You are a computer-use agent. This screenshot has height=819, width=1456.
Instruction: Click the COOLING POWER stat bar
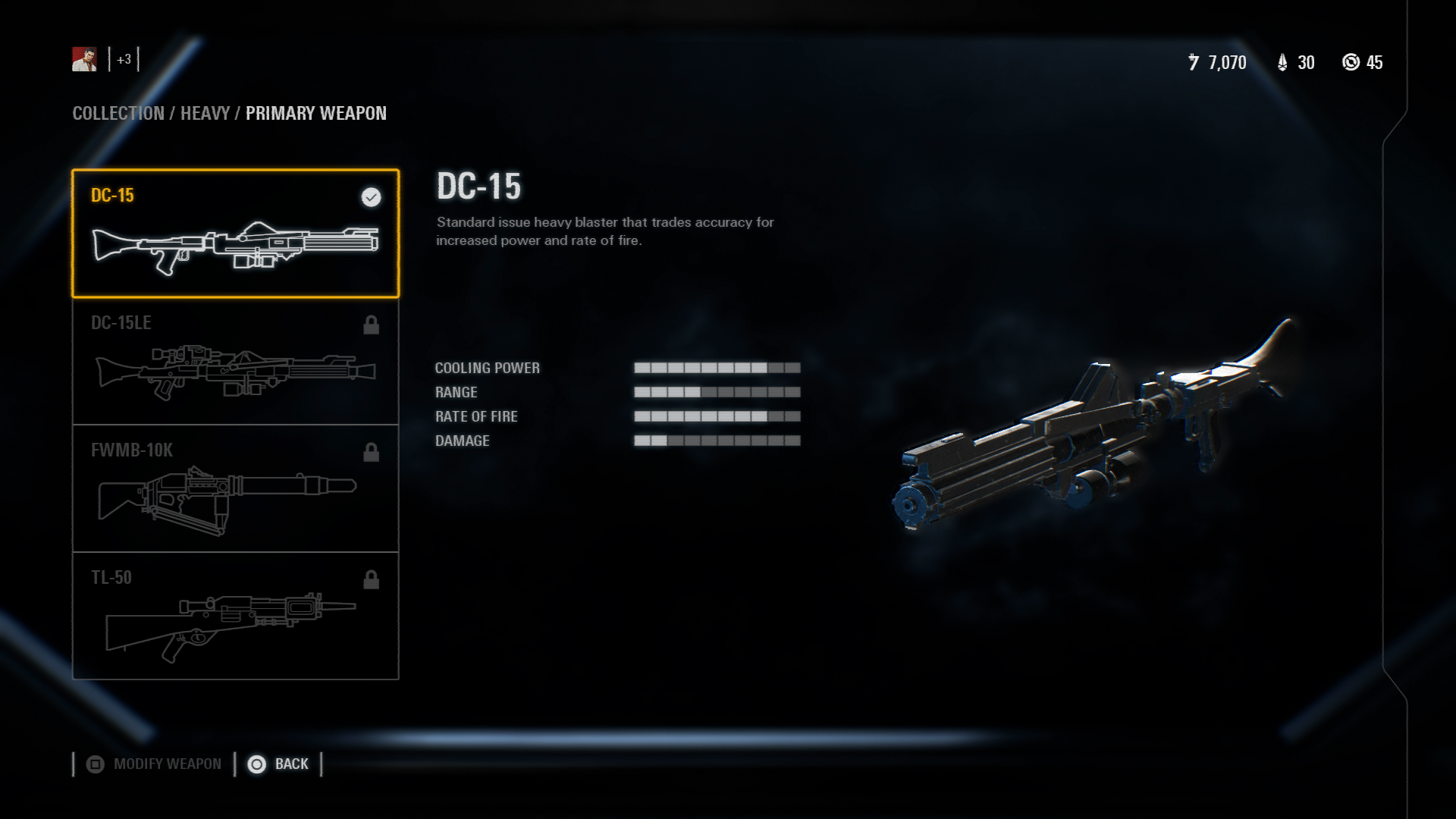pos(716,368)
